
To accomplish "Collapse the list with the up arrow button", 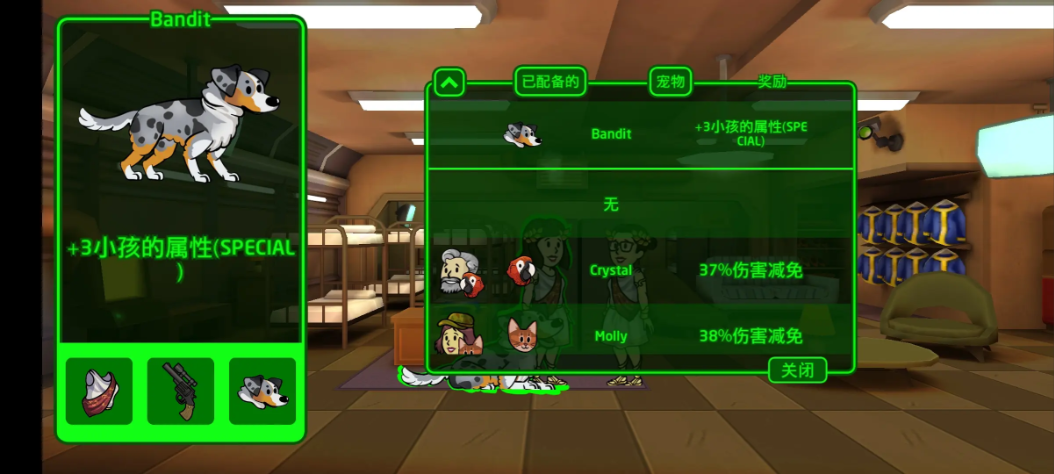I will (x=449, y=82).
